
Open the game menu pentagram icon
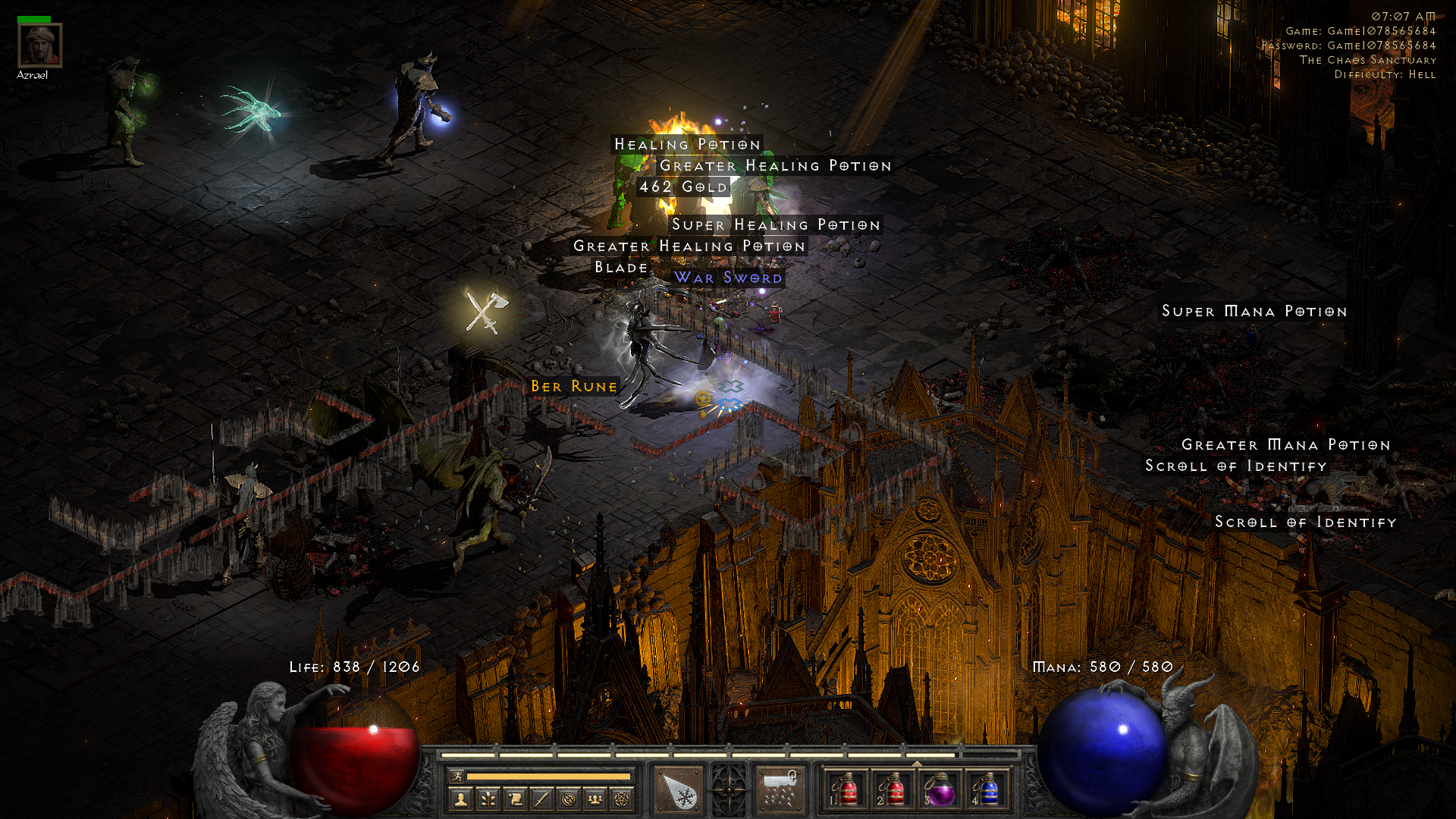point(622,799)
